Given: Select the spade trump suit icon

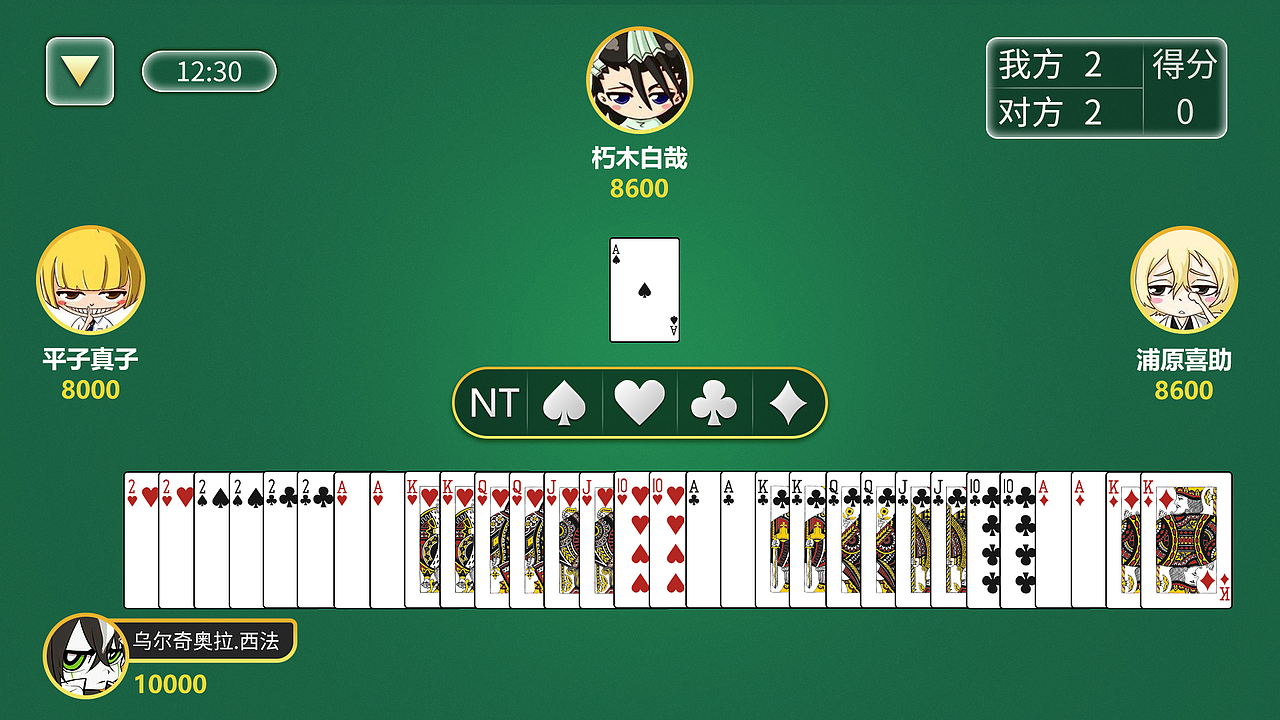Looking at the screenshot, I should click(565, 403).
